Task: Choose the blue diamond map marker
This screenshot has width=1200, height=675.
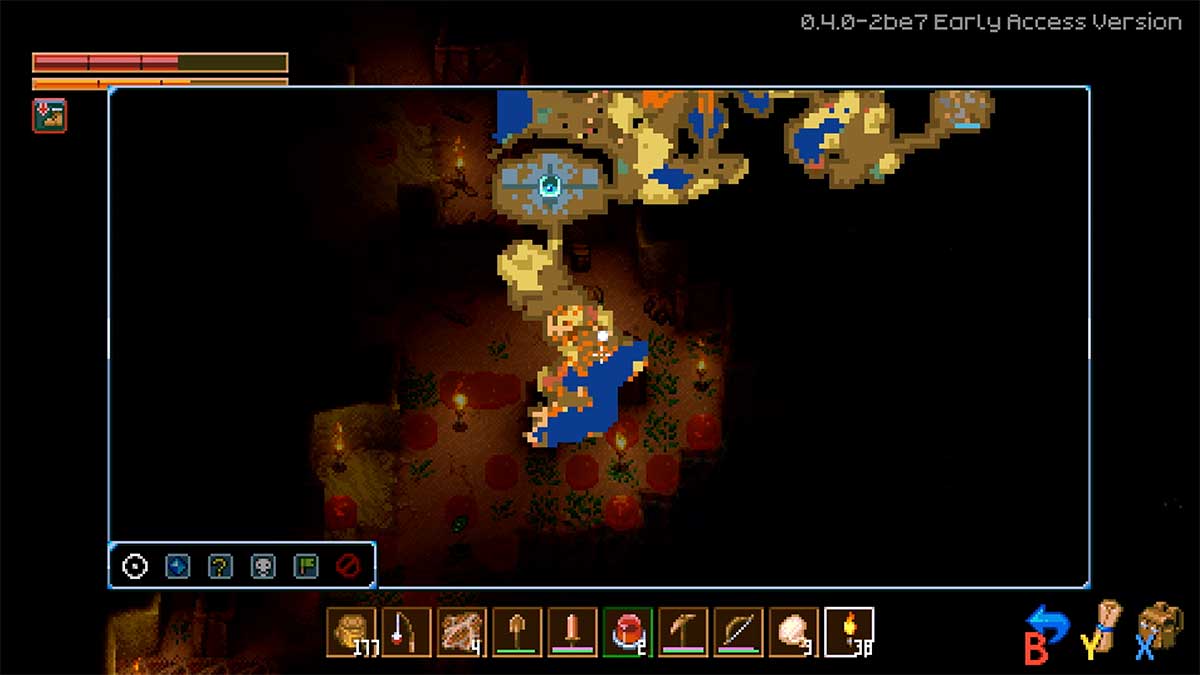Action: (177, 567)
